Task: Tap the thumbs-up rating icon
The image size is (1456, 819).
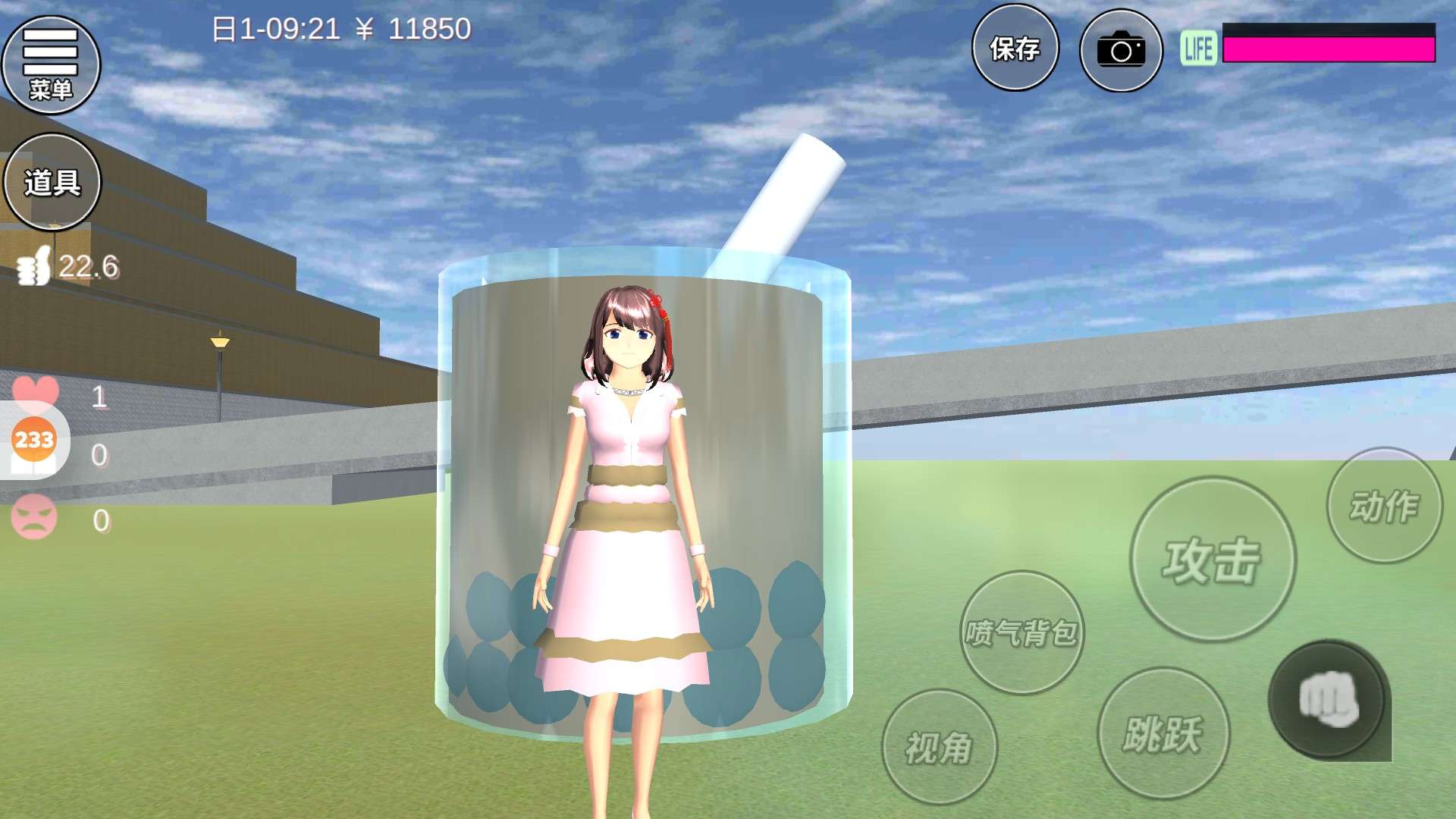Action: (x=34, y=266)
